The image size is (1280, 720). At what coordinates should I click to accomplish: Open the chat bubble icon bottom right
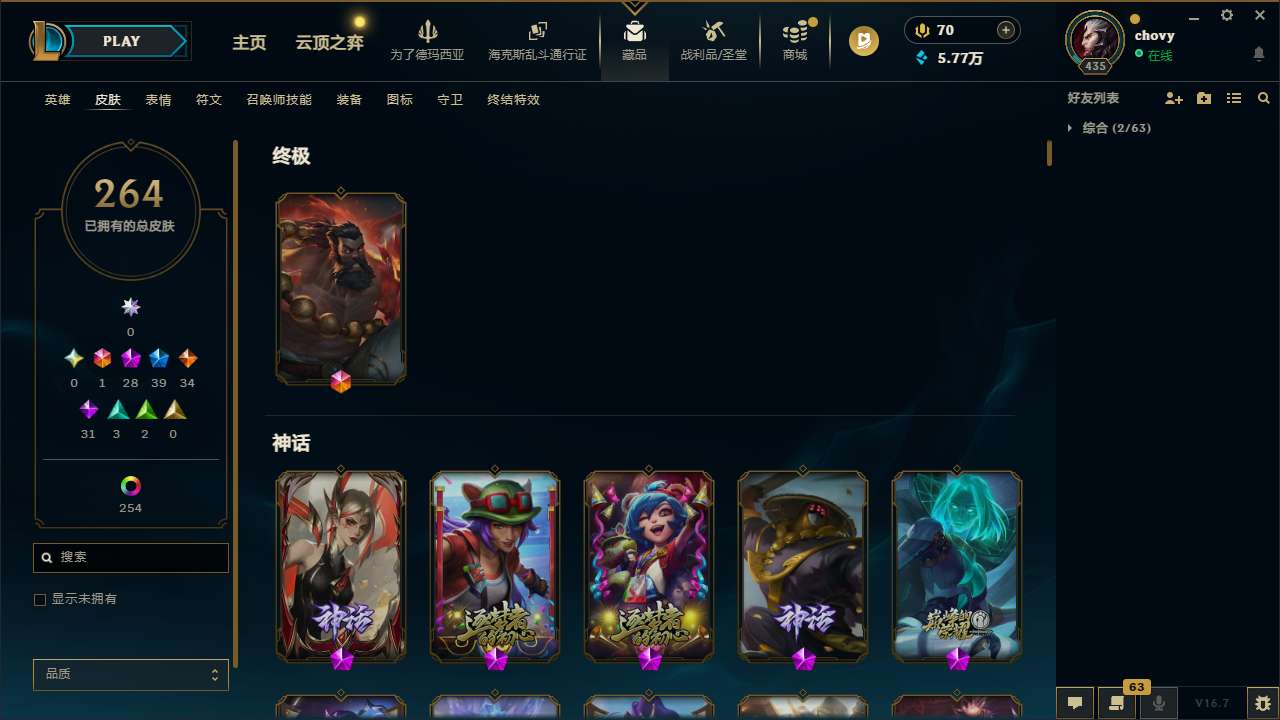[1074, 703]
